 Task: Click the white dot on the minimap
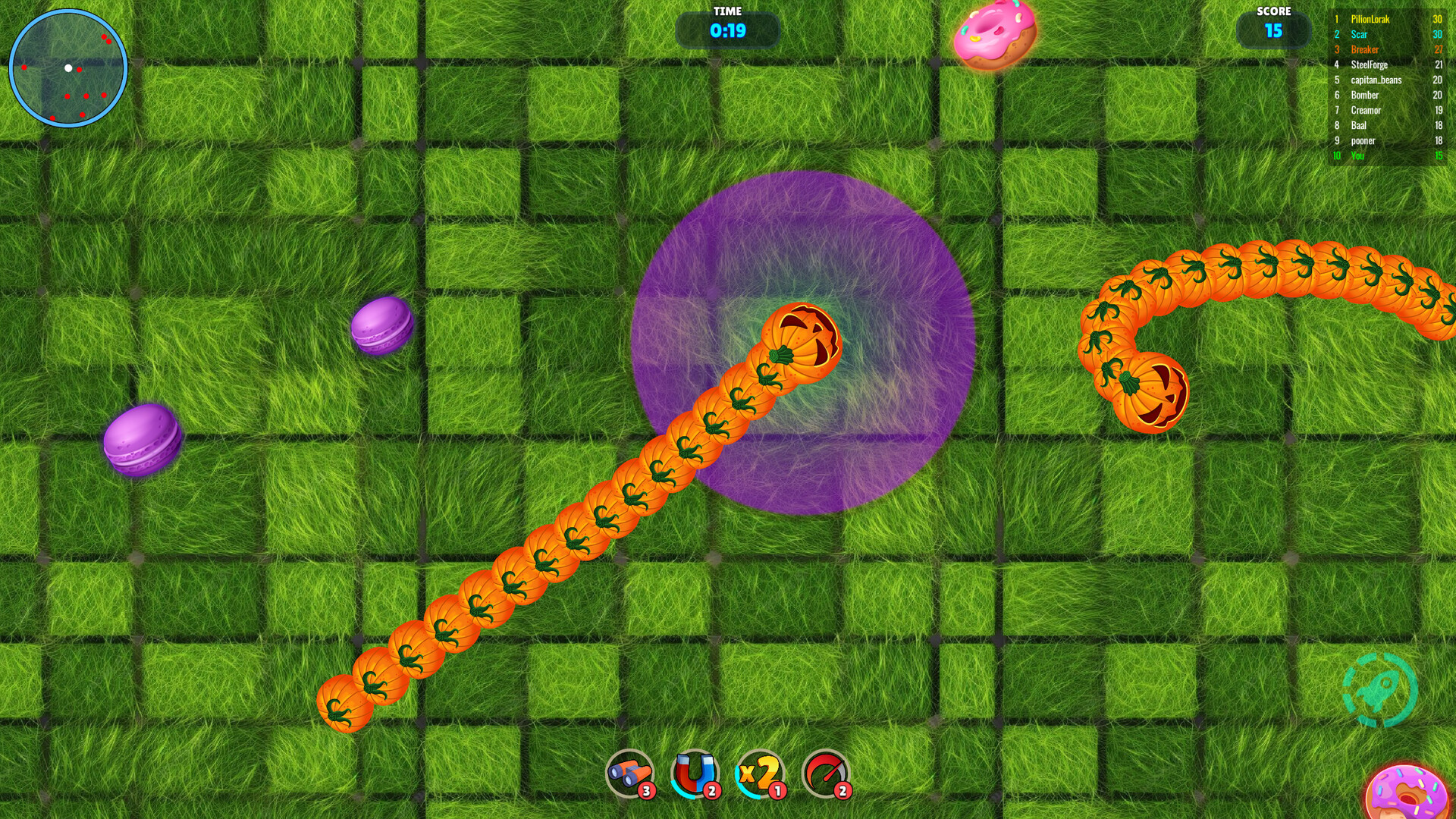66,67
